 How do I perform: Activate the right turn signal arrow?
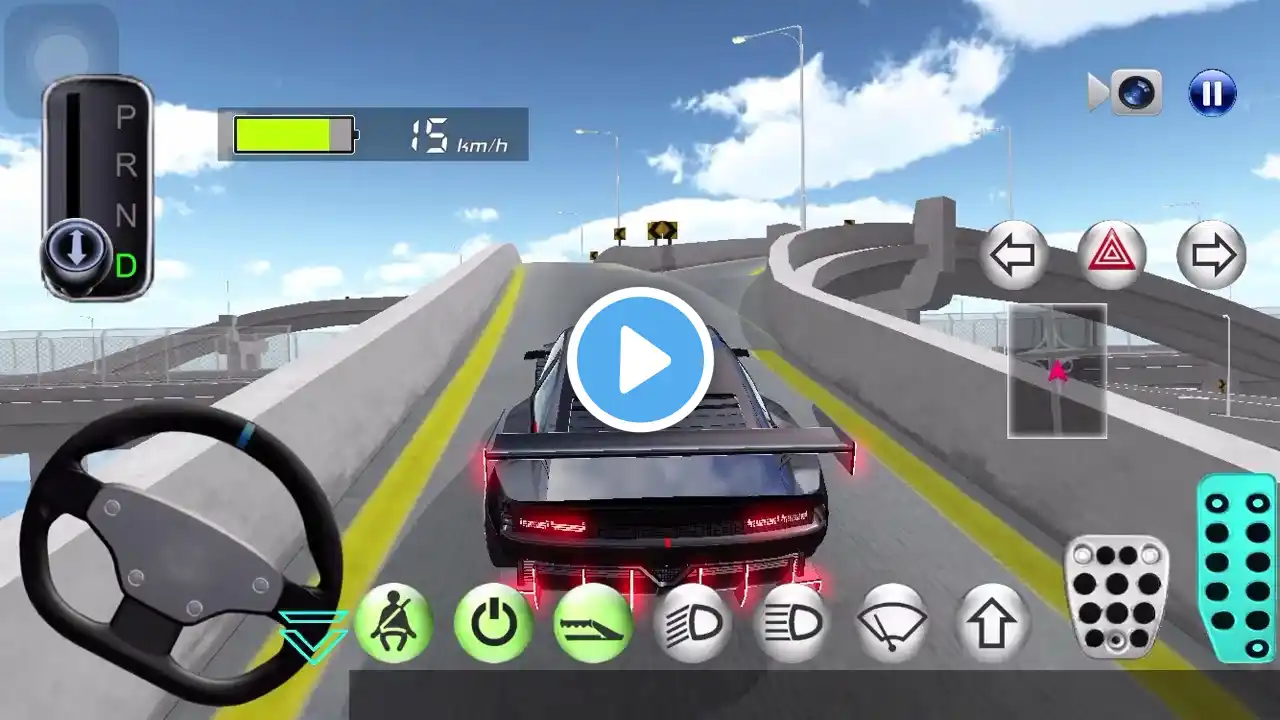[x=1211, y=256]
